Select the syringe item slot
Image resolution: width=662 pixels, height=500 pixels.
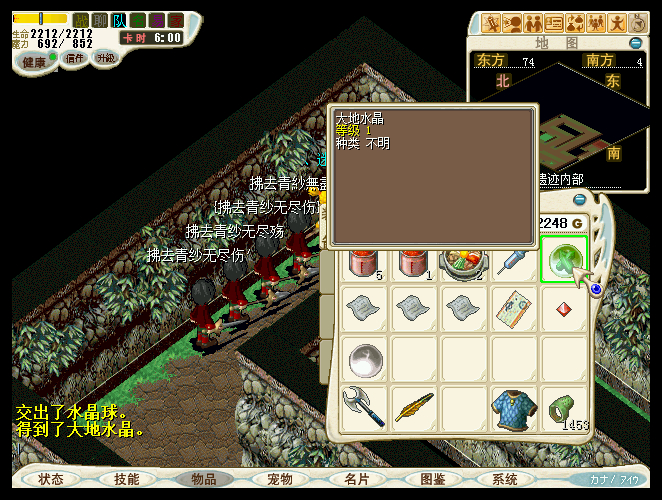(514, 261)
